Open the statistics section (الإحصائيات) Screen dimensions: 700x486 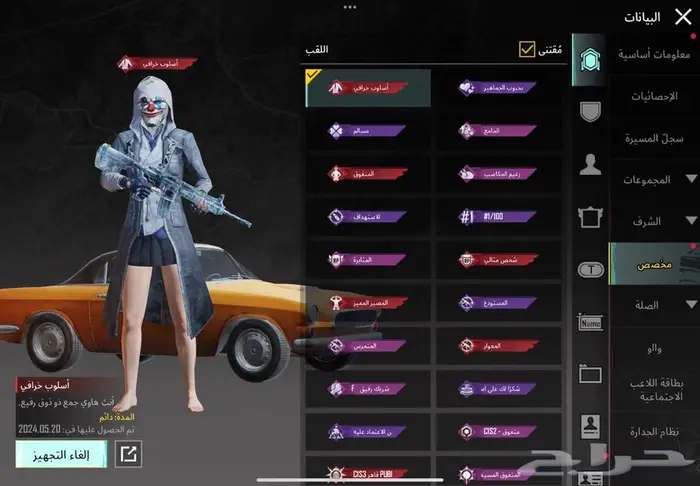(654, 96)
